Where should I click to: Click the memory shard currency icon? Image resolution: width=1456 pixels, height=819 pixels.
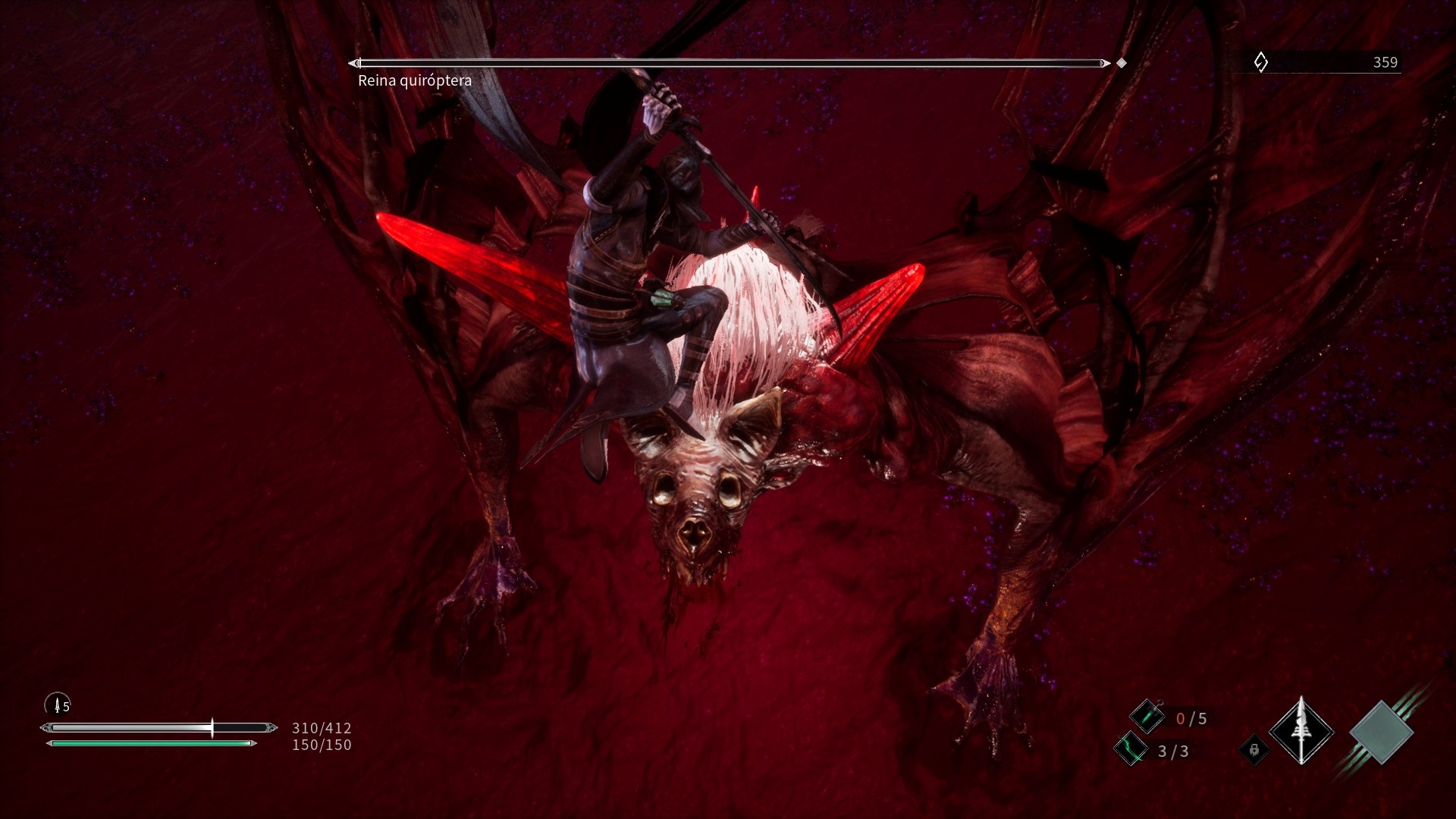click(x=1260, y=62)
